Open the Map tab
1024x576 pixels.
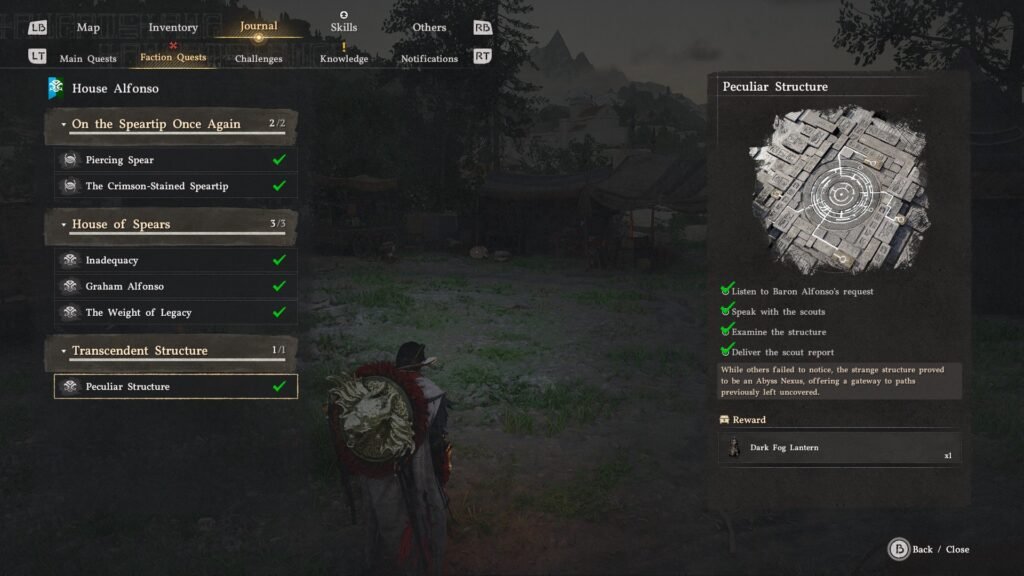coord(88,27)
